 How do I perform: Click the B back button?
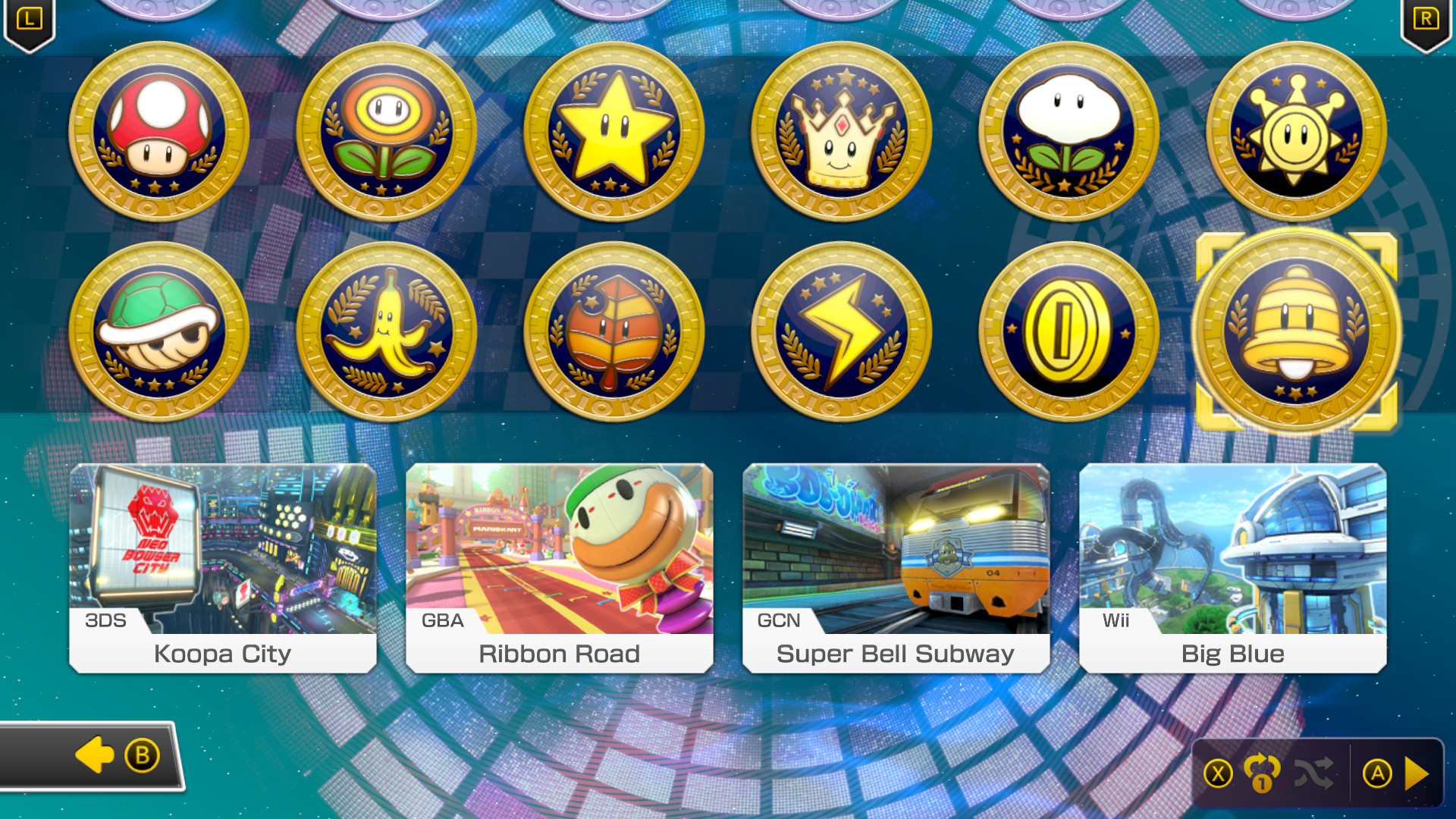[140, 755]
